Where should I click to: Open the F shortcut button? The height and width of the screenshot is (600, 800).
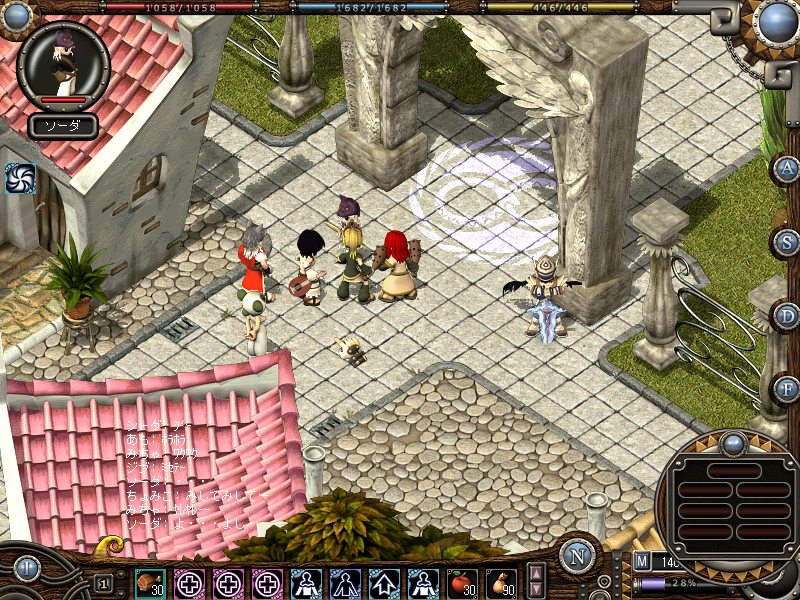[788, 388]
